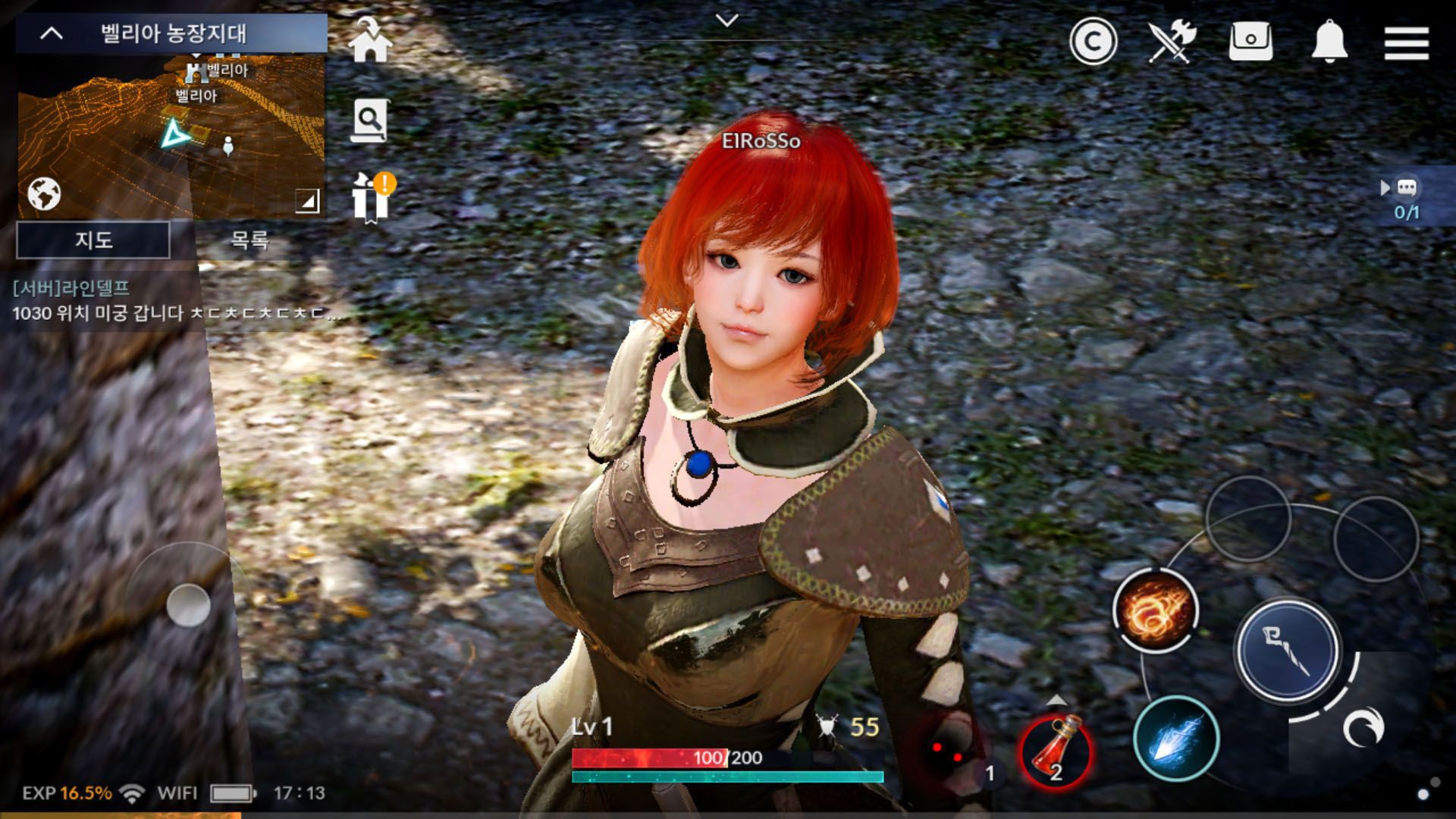Use the red health potion
The image size is (1456, 819).
click(1056, 750)
